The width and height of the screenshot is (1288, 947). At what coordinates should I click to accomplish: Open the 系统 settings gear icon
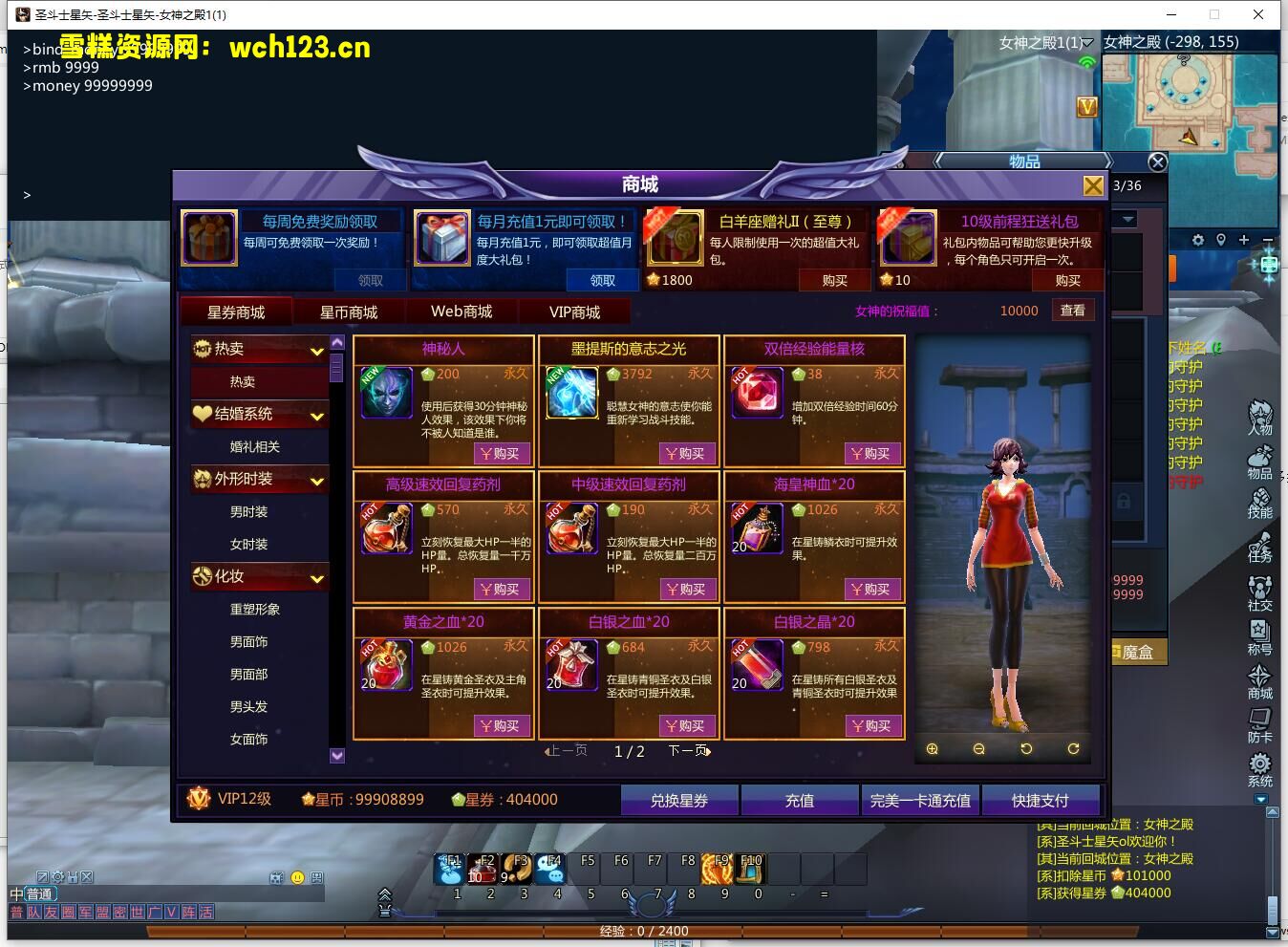[1259, 764]
